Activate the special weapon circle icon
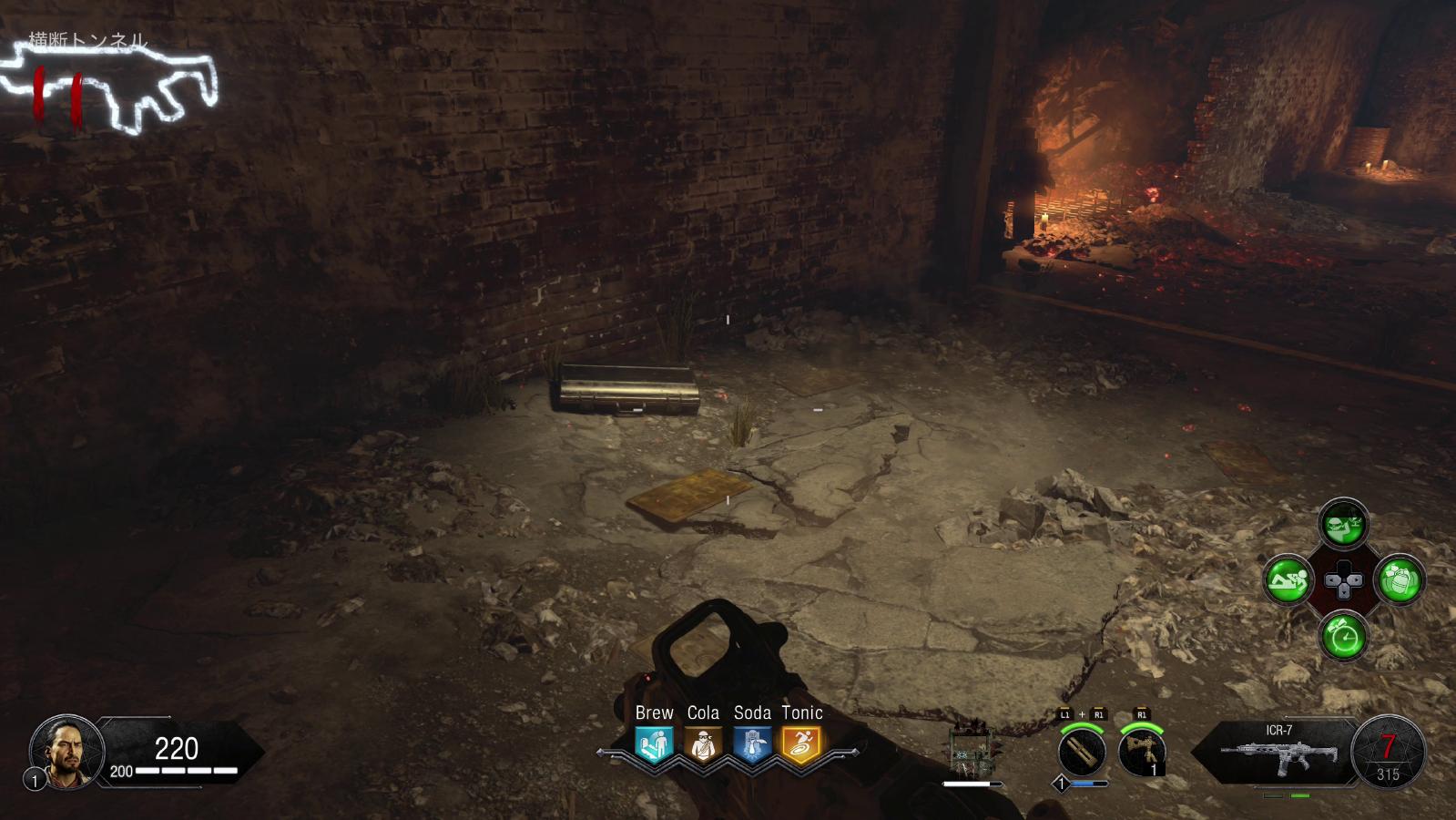The width and height of the screenshot is (1456, 820). [1082, 753]
